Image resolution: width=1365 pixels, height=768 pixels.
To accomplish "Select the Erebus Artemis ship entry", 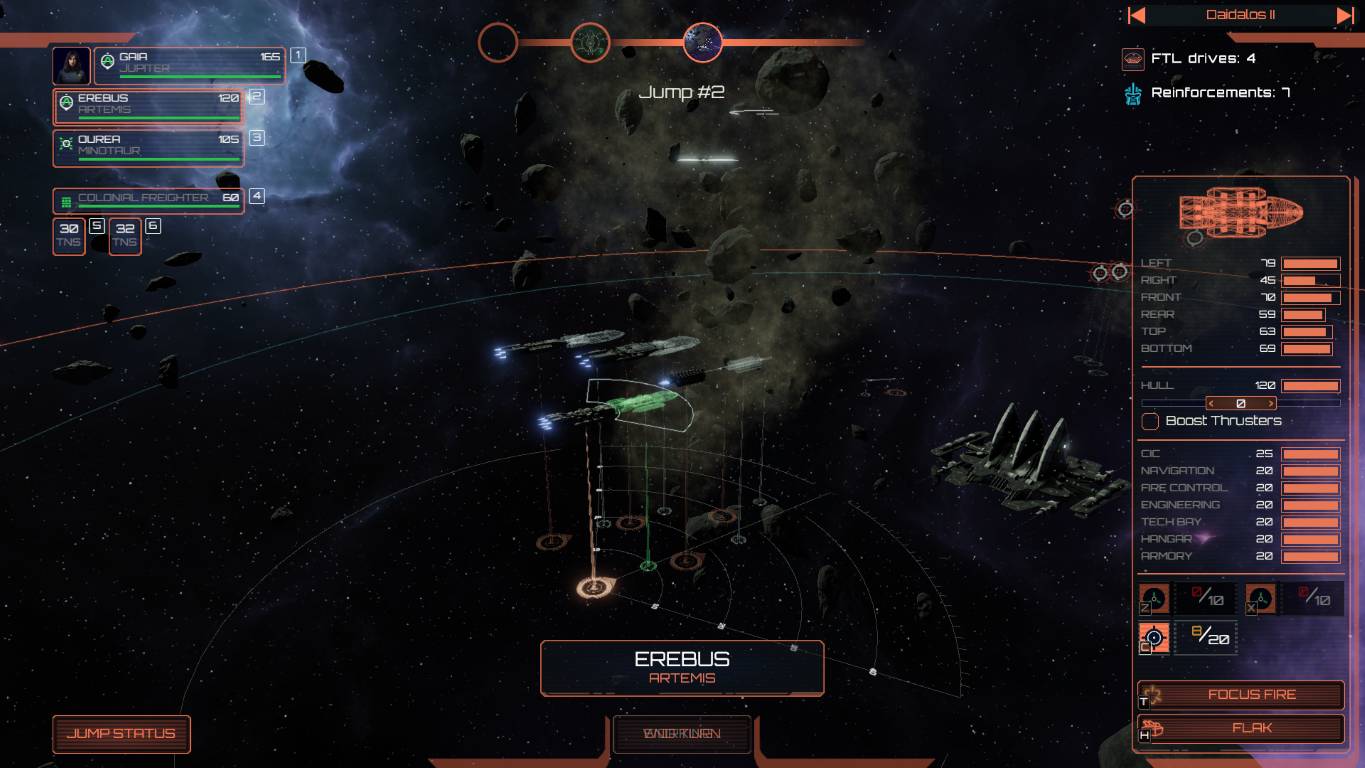I will click(148, 106).
